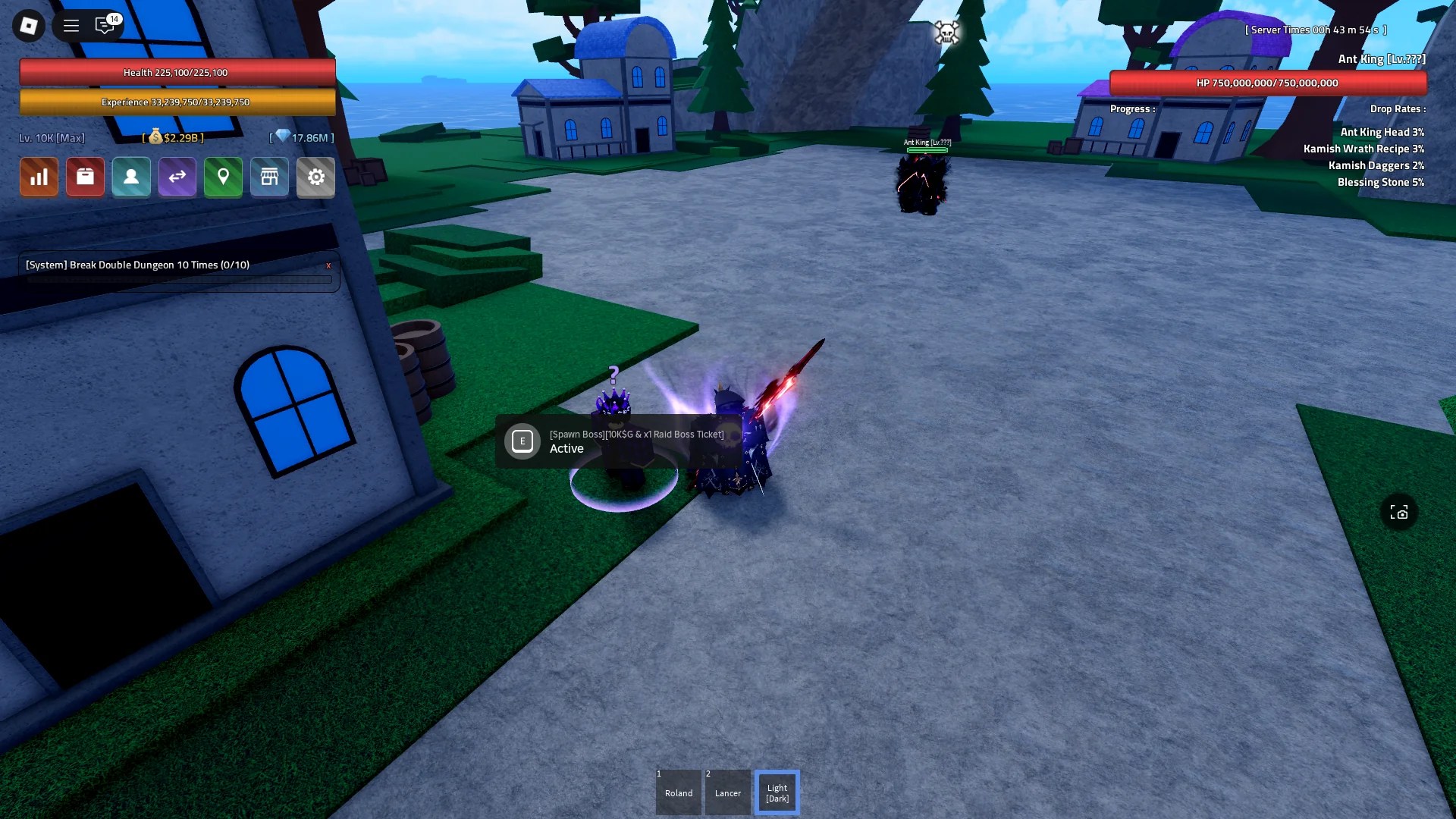Screen dimensions: 1456x819
Task: Open the inventory box icon
Action: pyautogui.click(x=85, y=177)
